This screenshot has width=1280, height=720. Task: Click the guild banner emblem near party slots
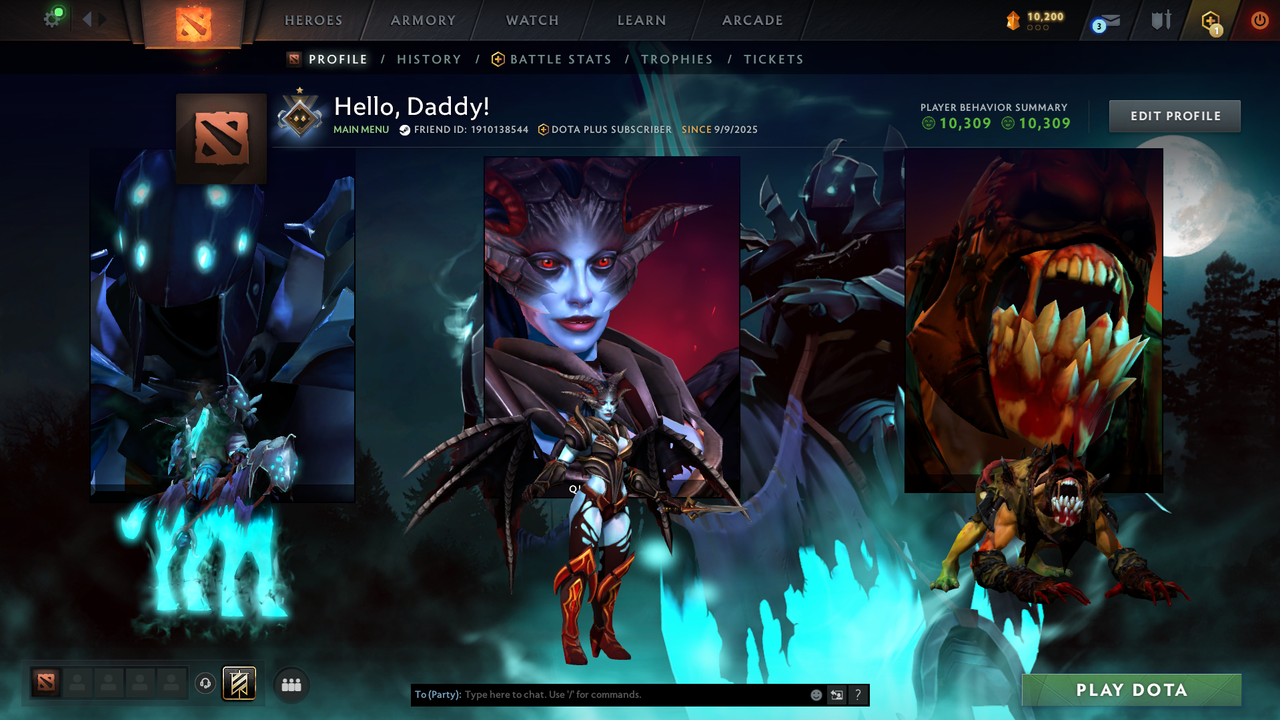237,684
